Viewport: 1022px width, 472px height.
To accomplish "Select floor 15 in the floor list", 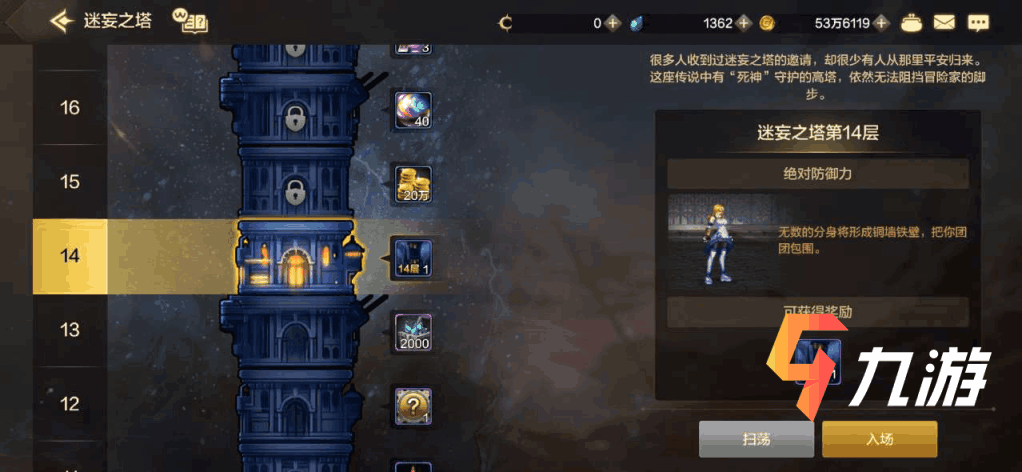I will pos(70,182).
